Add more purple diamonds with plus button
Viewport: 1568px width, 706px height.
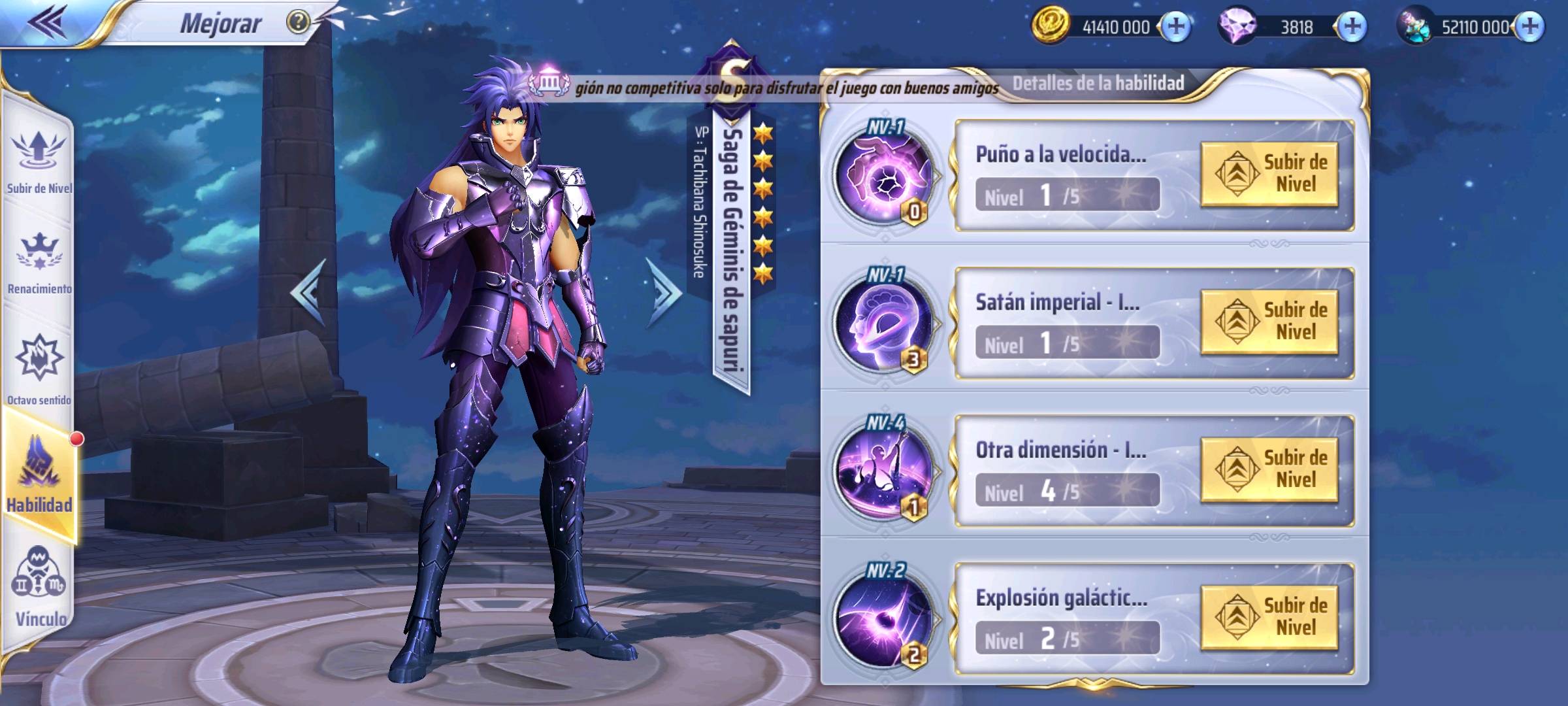click(1351, 26)
